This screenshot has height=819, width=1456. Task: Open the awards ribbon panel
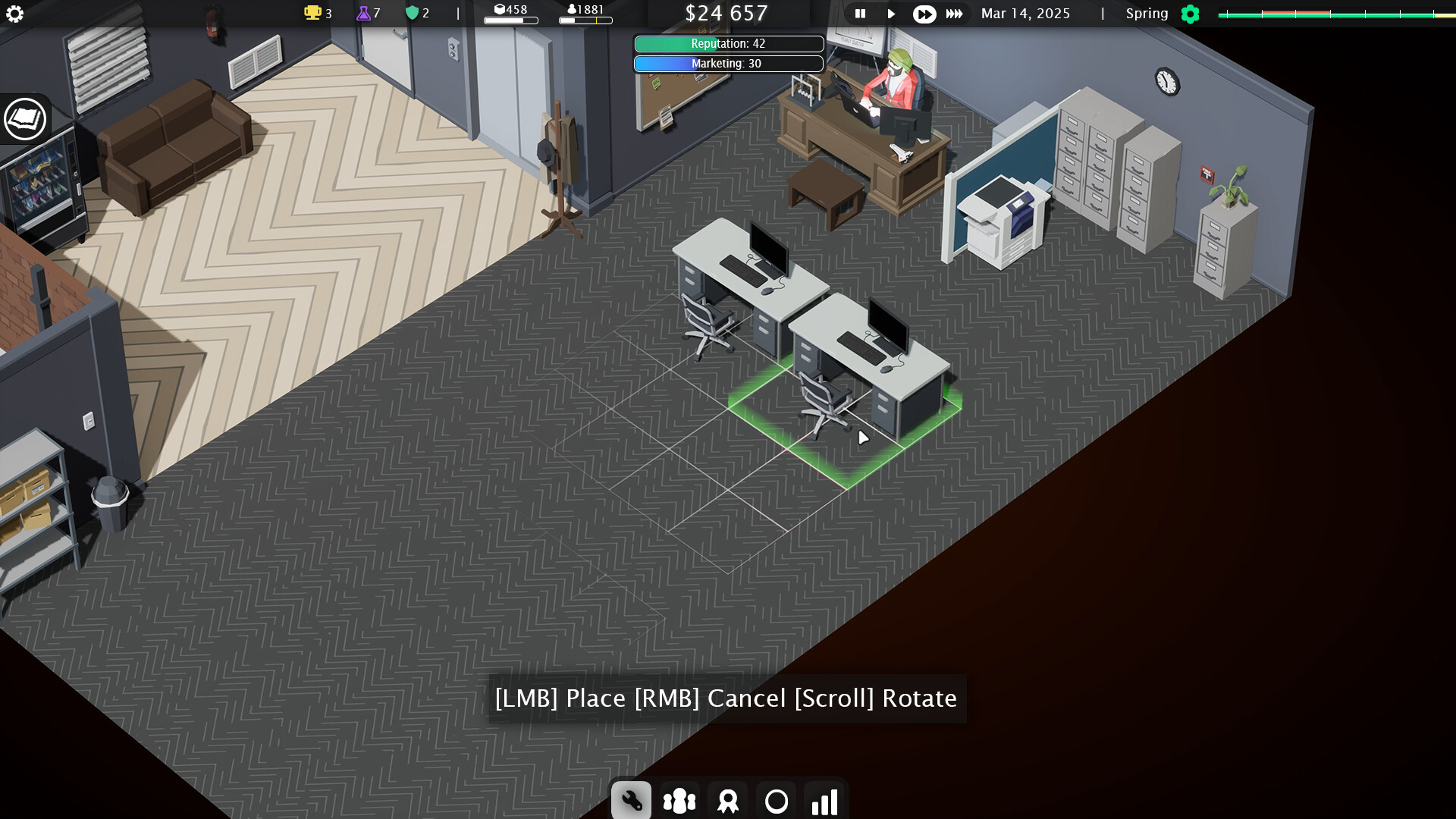click(x=728, y=799)
